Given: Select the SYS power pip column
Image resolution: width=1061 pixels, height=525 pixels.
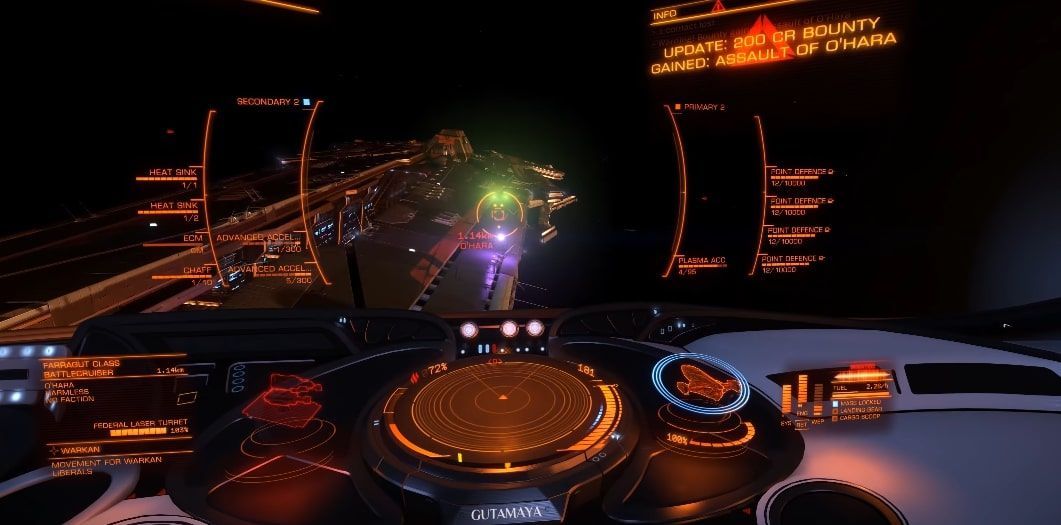Looking at the screenshot, I should pos(787,398).
